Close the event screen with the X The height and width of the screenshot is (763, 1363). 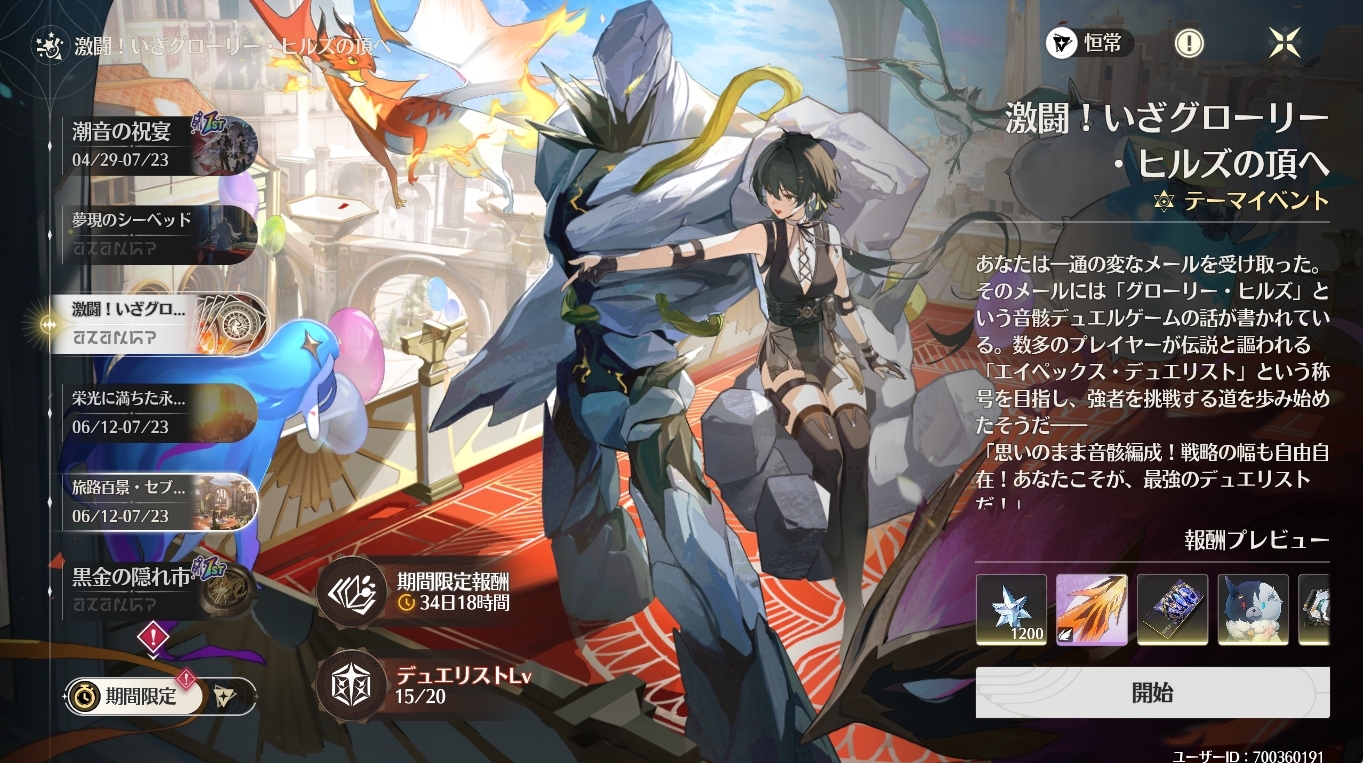pyautogui.click(x=1285, y=43)
